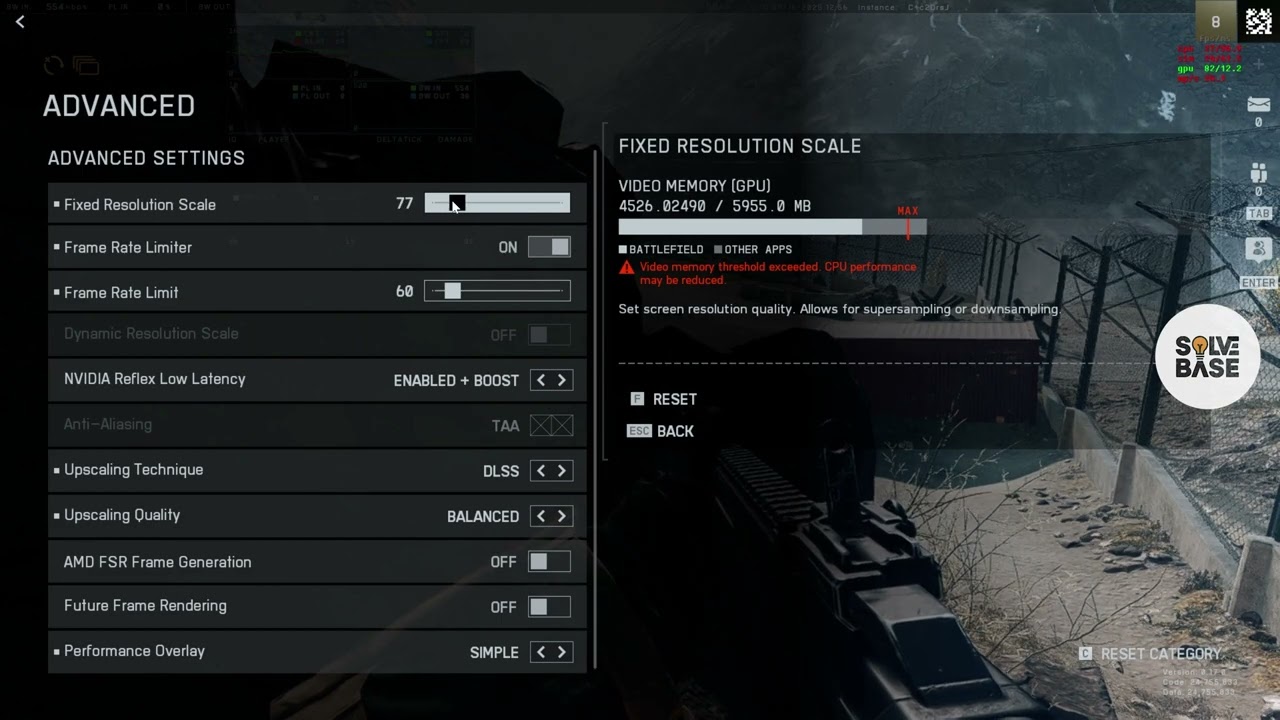Select previous NVIDIA Reflex Low Latency option
The width and height of the screenshot is (1280, 720).
541,380
